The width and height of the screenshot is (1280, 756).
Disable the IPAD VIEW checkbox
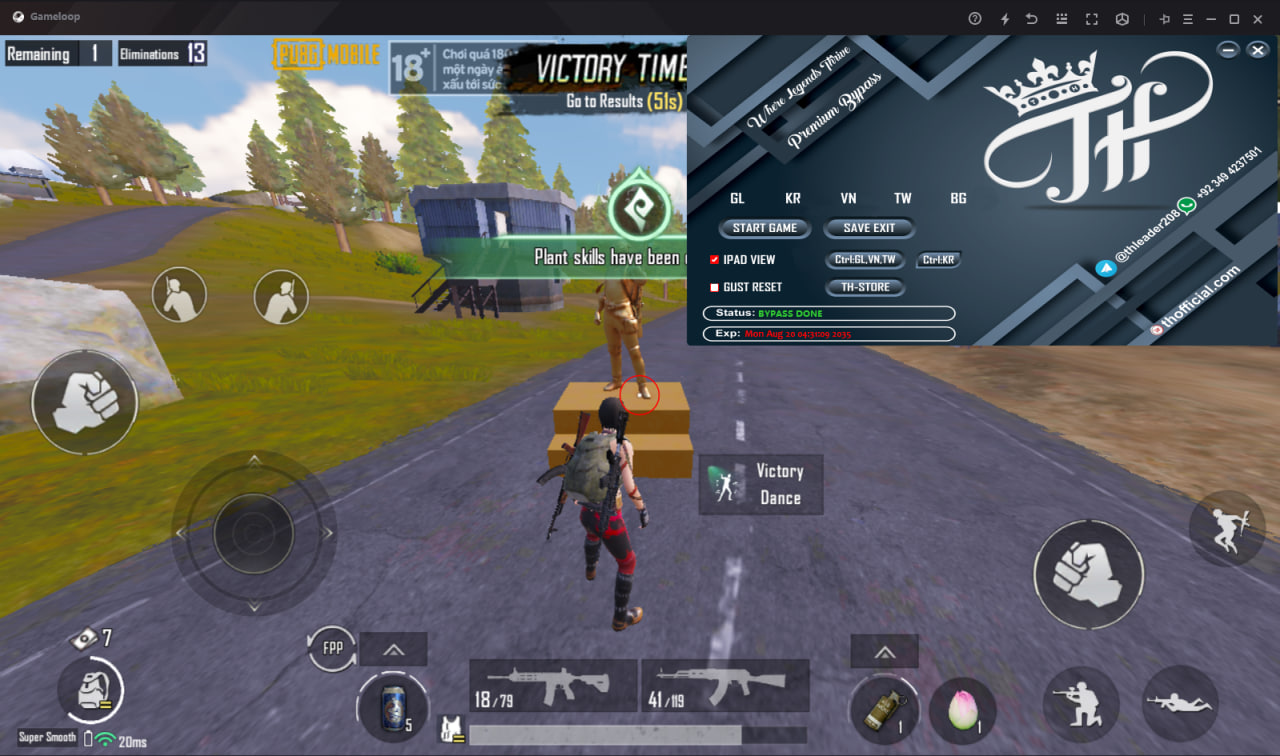click(x=713, y=259)
